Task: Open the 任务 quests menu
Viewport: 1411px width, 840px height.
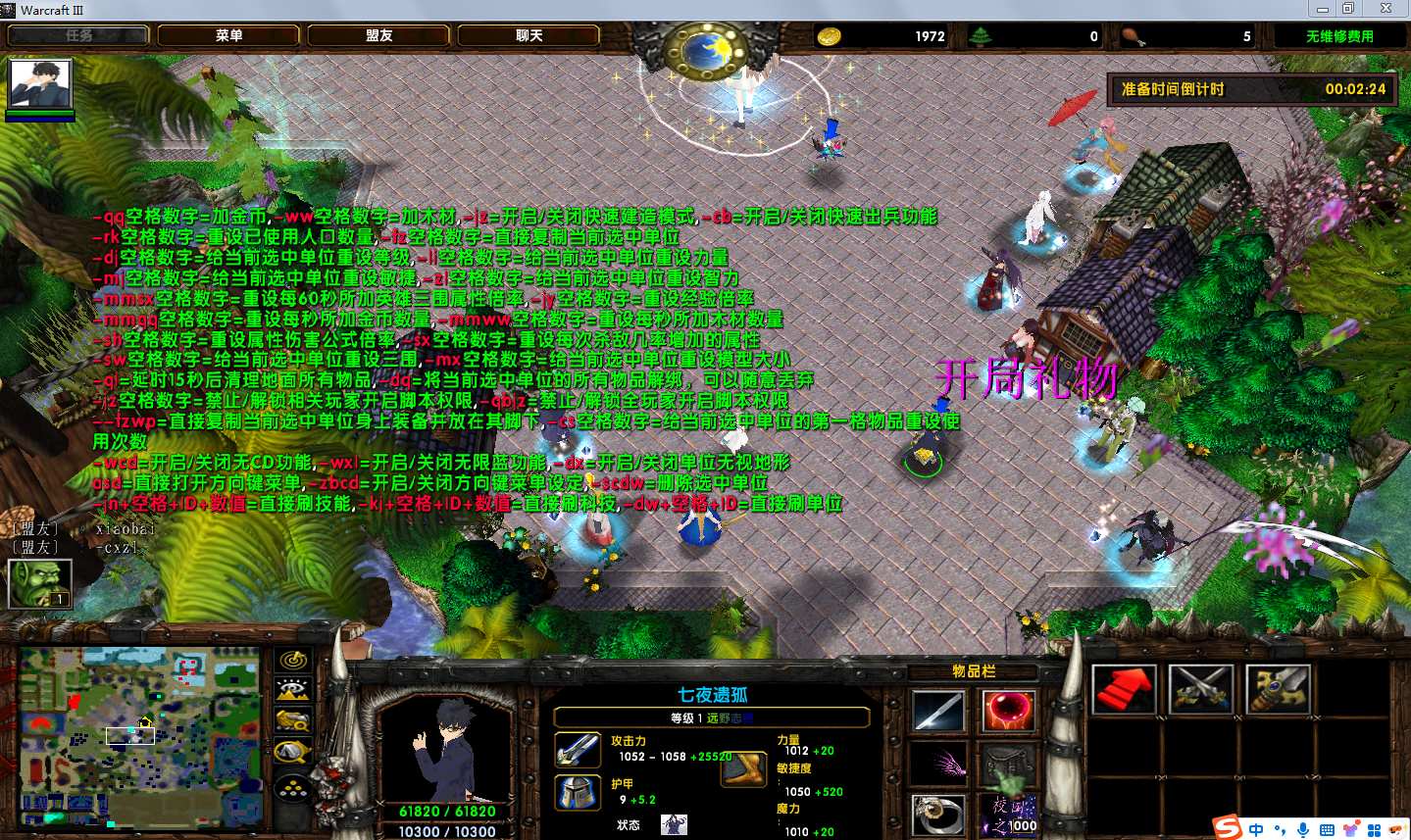Action: [79, 35]
